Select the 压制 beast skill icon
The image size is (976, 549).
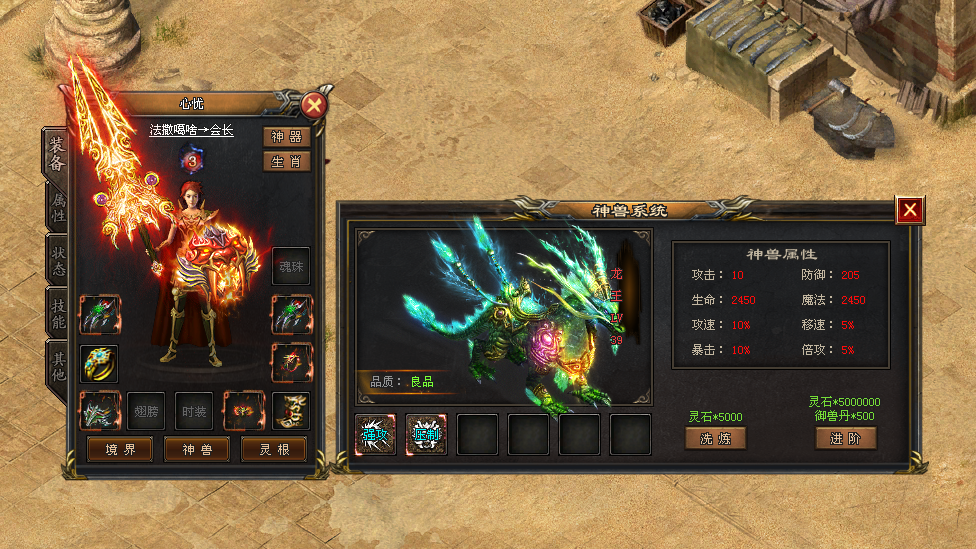coord(426,434)
